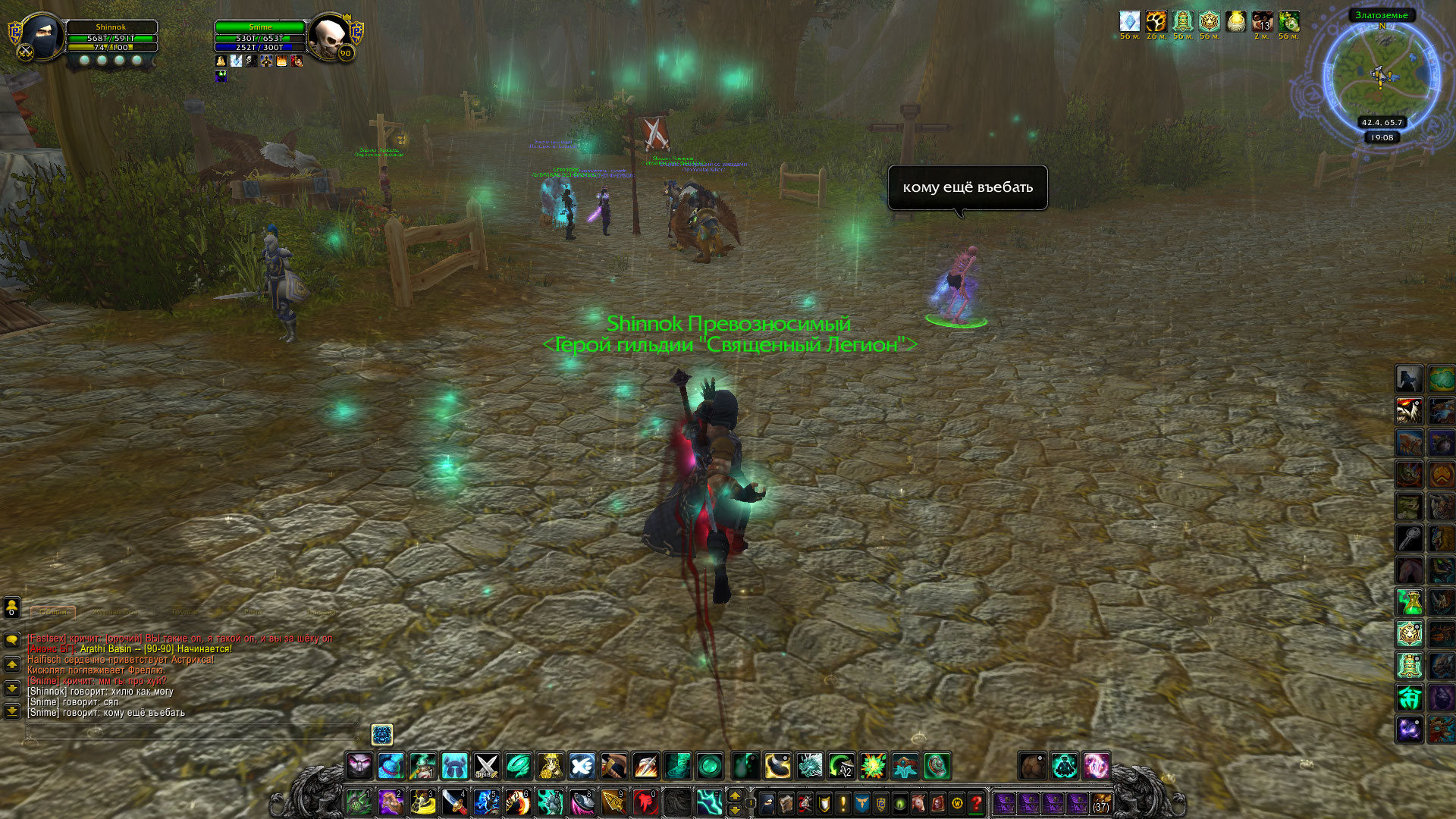Cast the lightning ability on the main bar
The width and height of the screenshot is (1456, 819).
tap(709, 802)
